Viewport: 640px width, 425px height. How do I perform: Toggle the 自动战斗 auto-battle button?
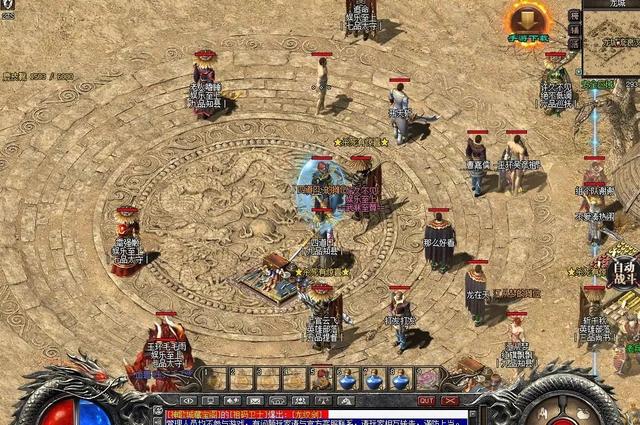coord(625,268)
